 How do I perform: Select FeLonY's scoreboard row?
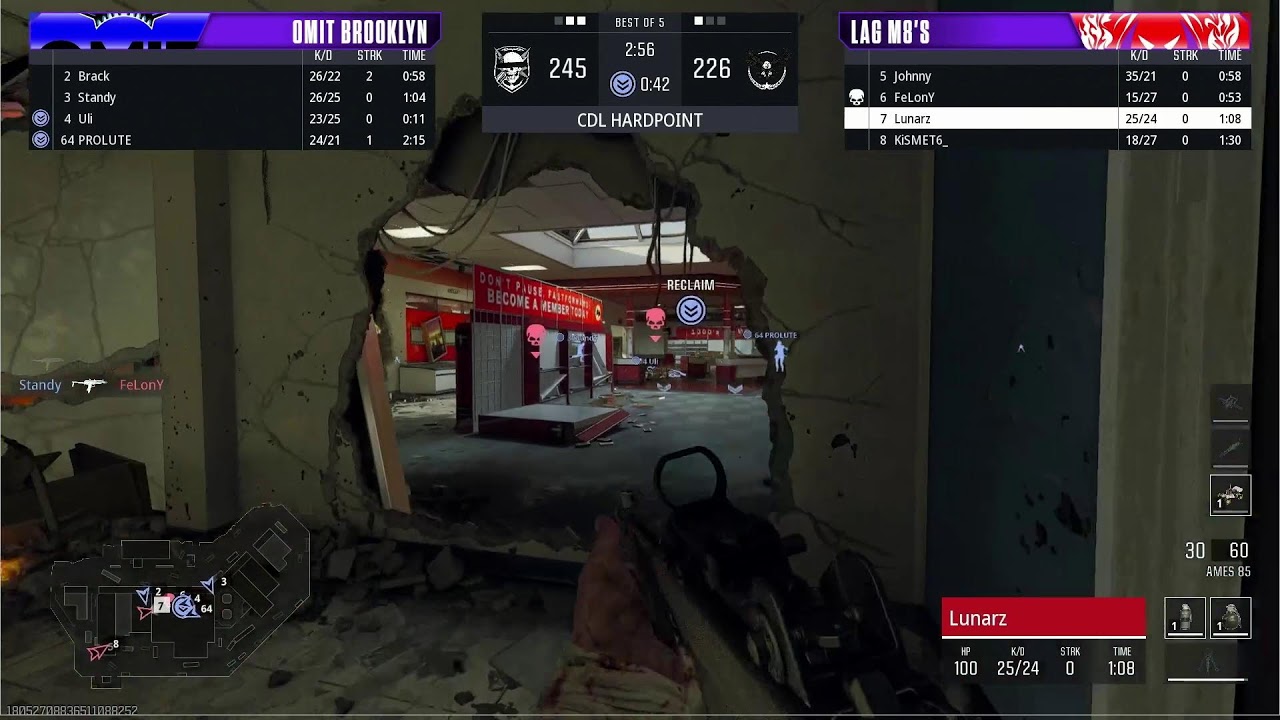pos(1047,97)
